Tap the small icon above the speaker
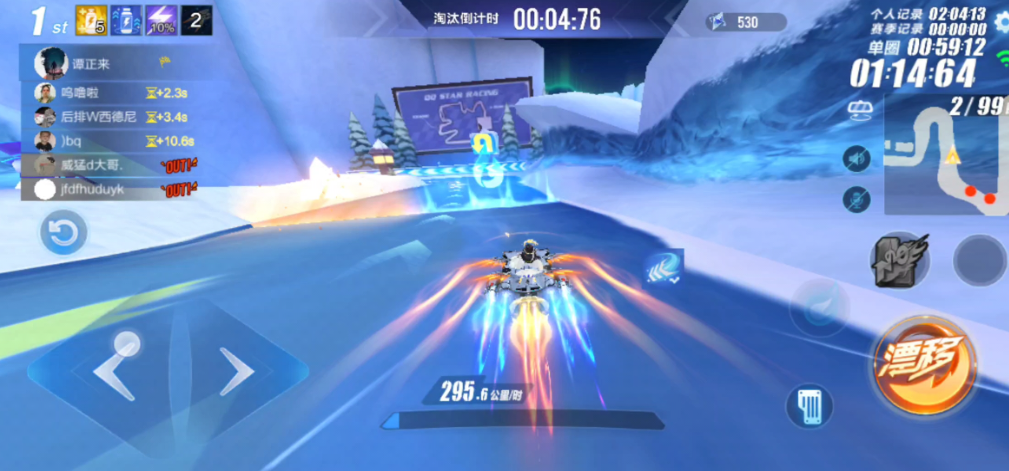 click(856, 109)
